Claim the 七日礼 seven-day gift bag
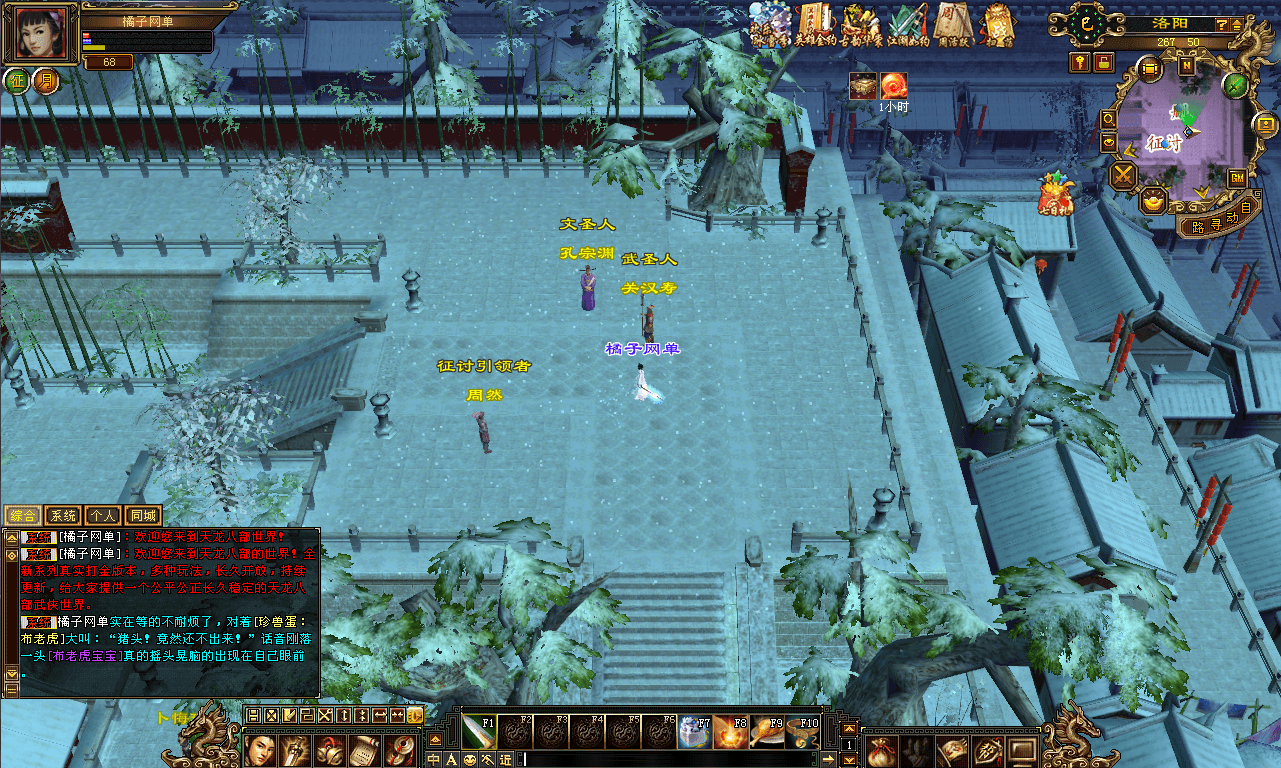 point(1056,192)
